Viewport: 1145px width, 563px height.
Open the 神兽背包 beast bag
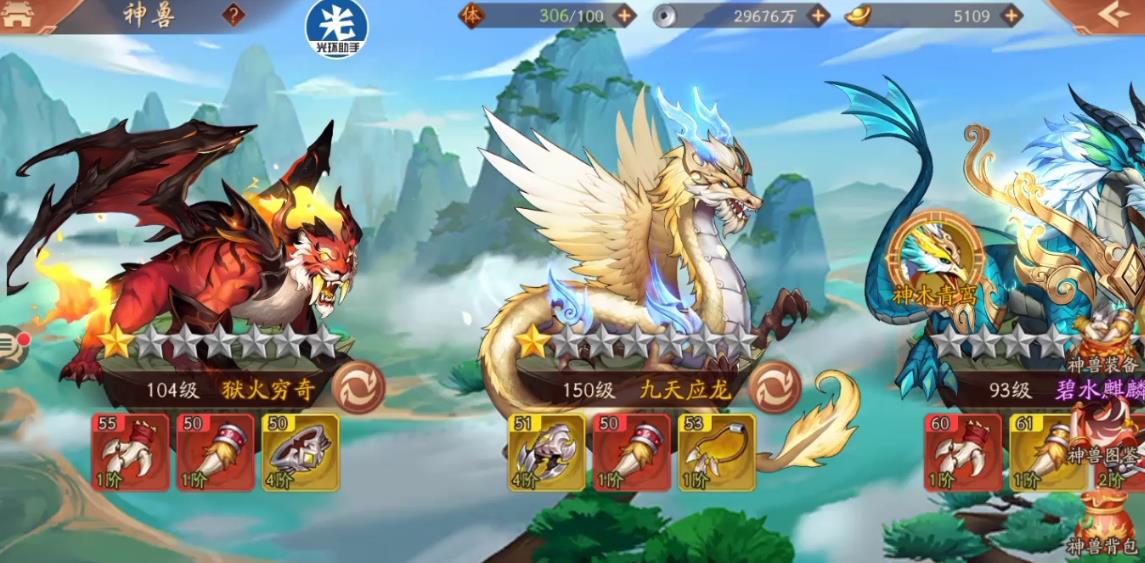point(1106,525)
